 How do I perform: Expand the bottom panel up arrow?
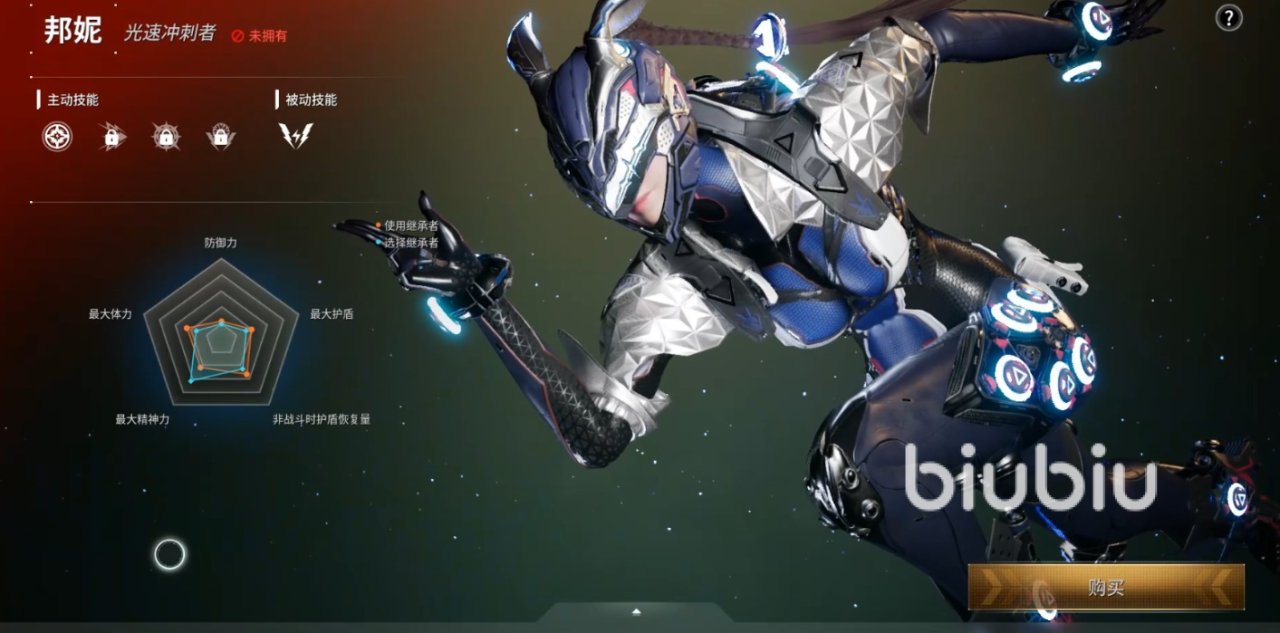(636, 611)
